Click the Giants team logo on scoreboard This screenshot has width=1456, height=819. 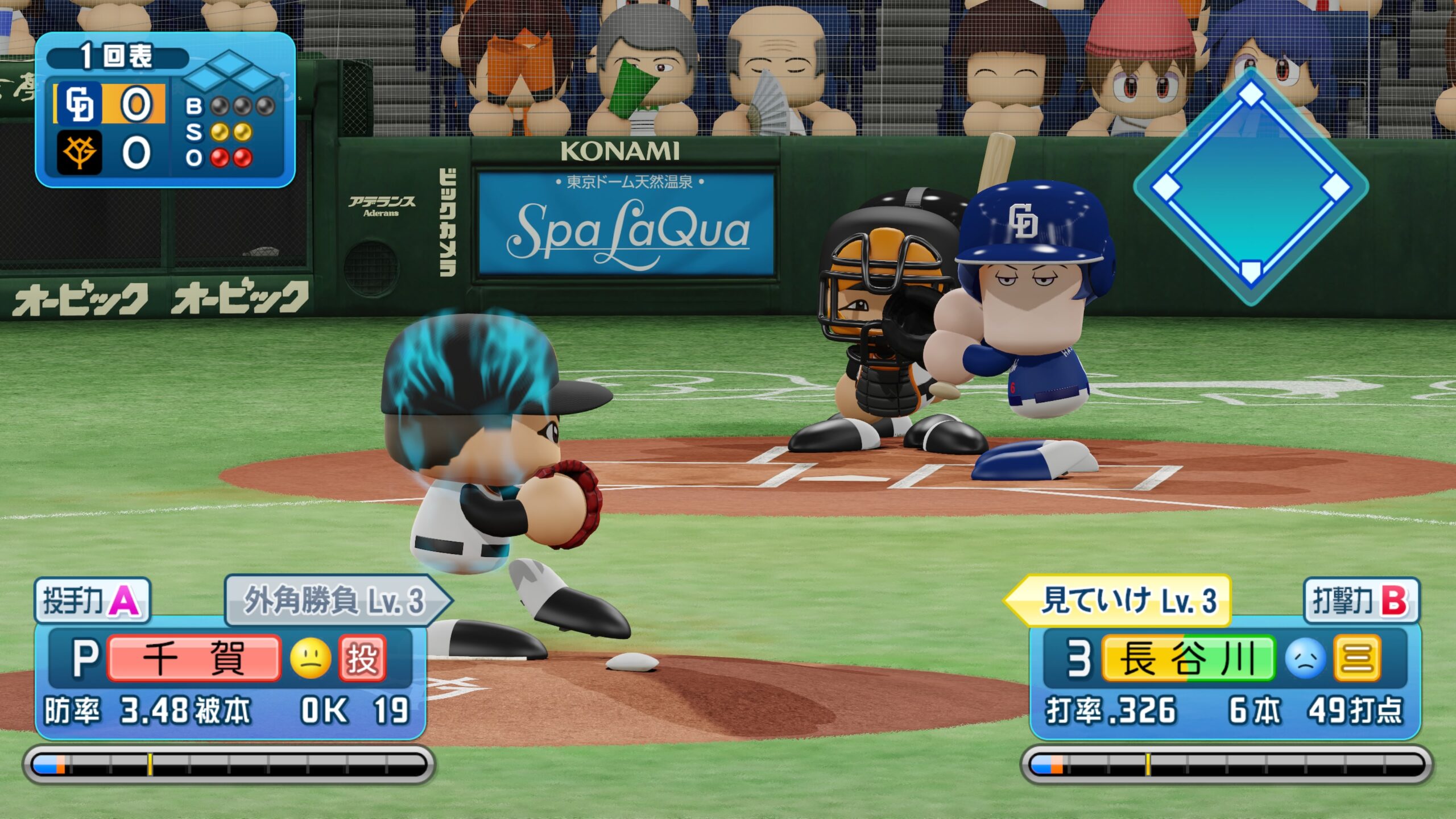[80, 152]
